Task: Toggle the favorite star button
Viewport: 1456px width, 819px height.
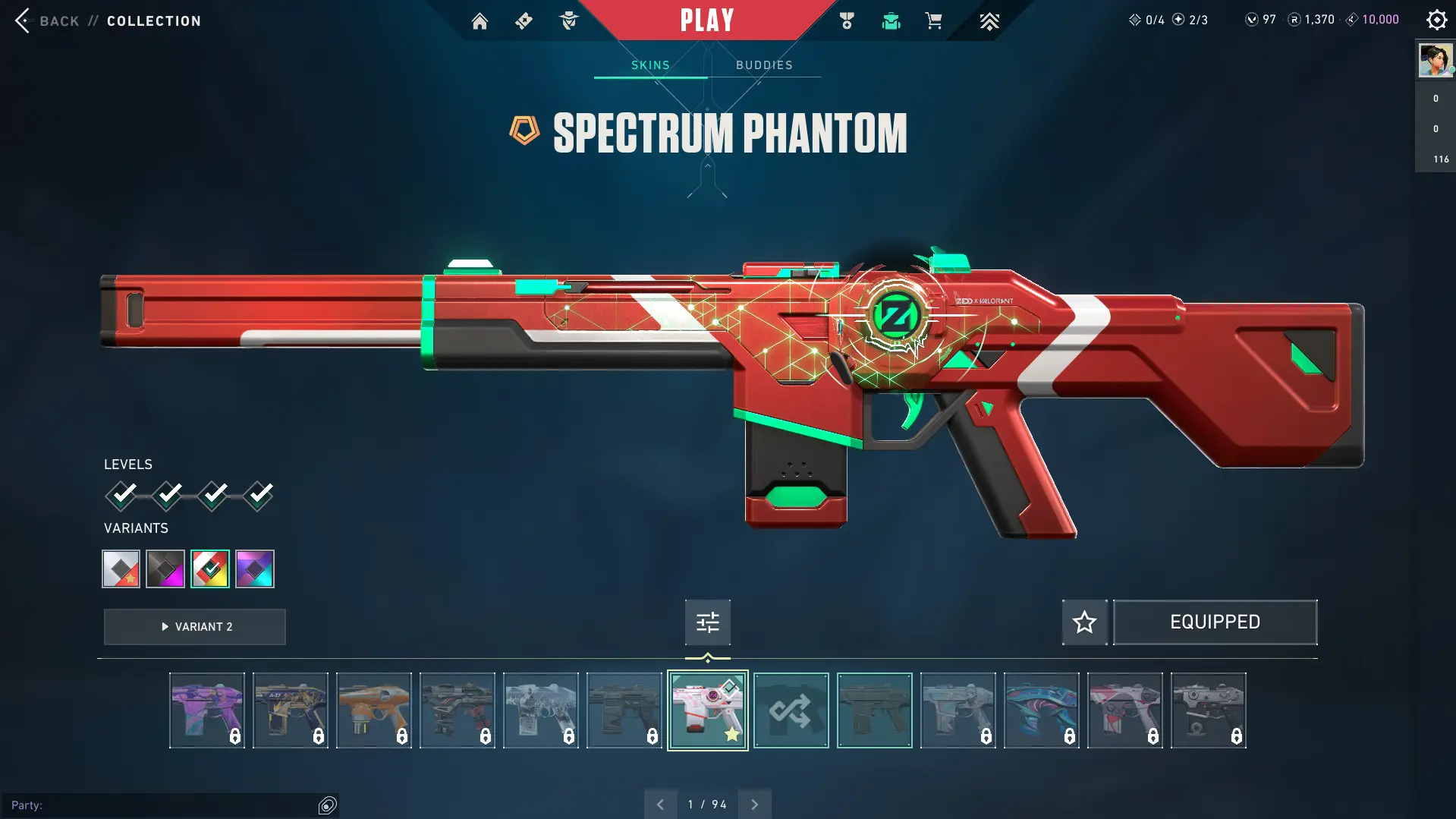Action: [x=1084, y=622]
